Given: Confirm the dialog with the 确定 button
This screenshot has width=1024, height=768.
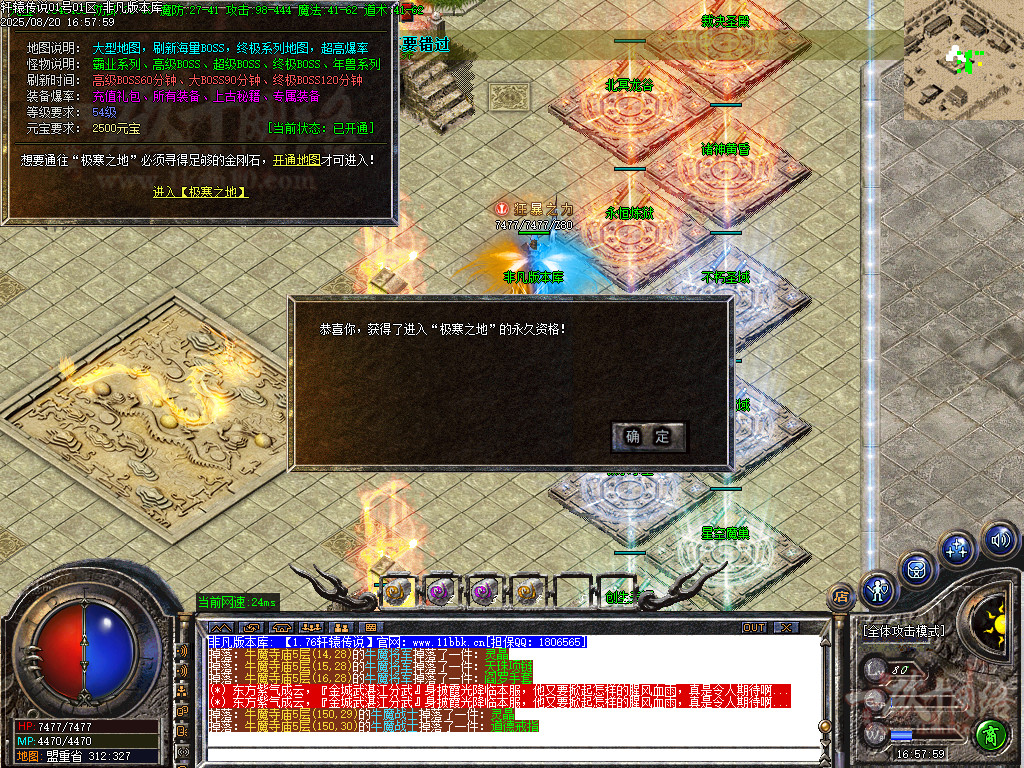Looking at the screenshot, I should 648,436.
